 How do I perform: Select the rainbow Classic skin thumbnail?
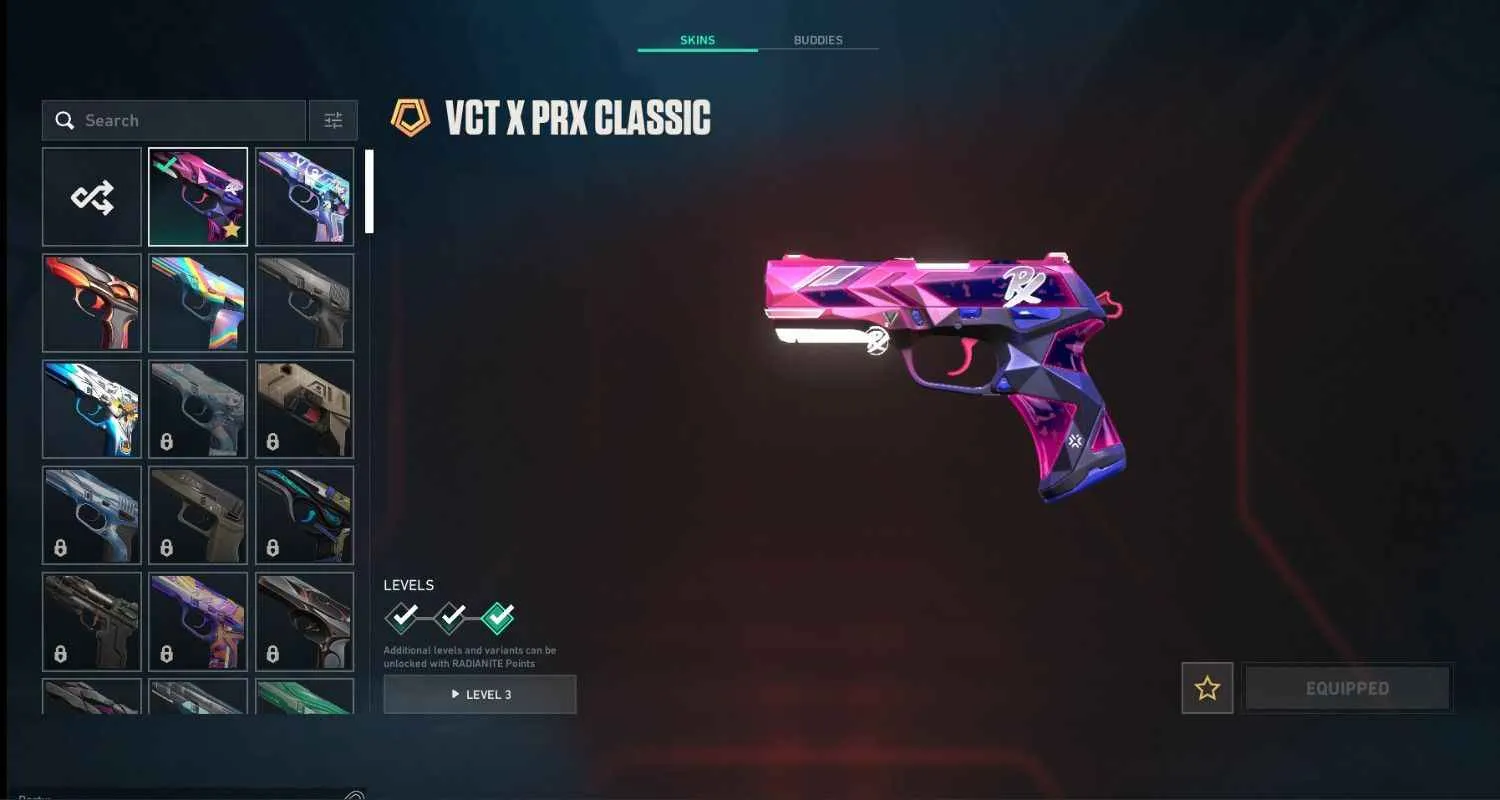(198, 302)
